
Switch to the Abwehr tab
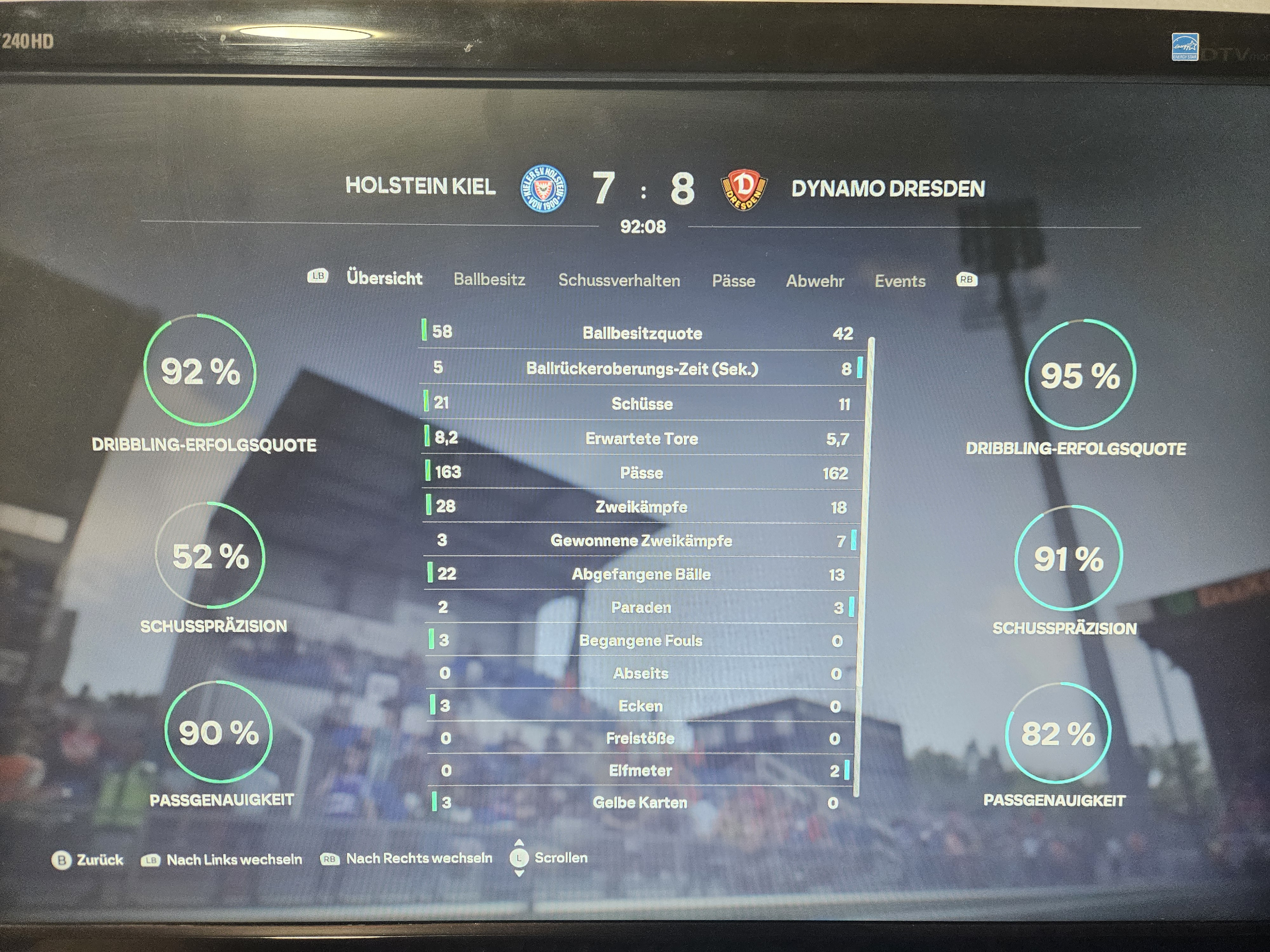tap(815, 281)
